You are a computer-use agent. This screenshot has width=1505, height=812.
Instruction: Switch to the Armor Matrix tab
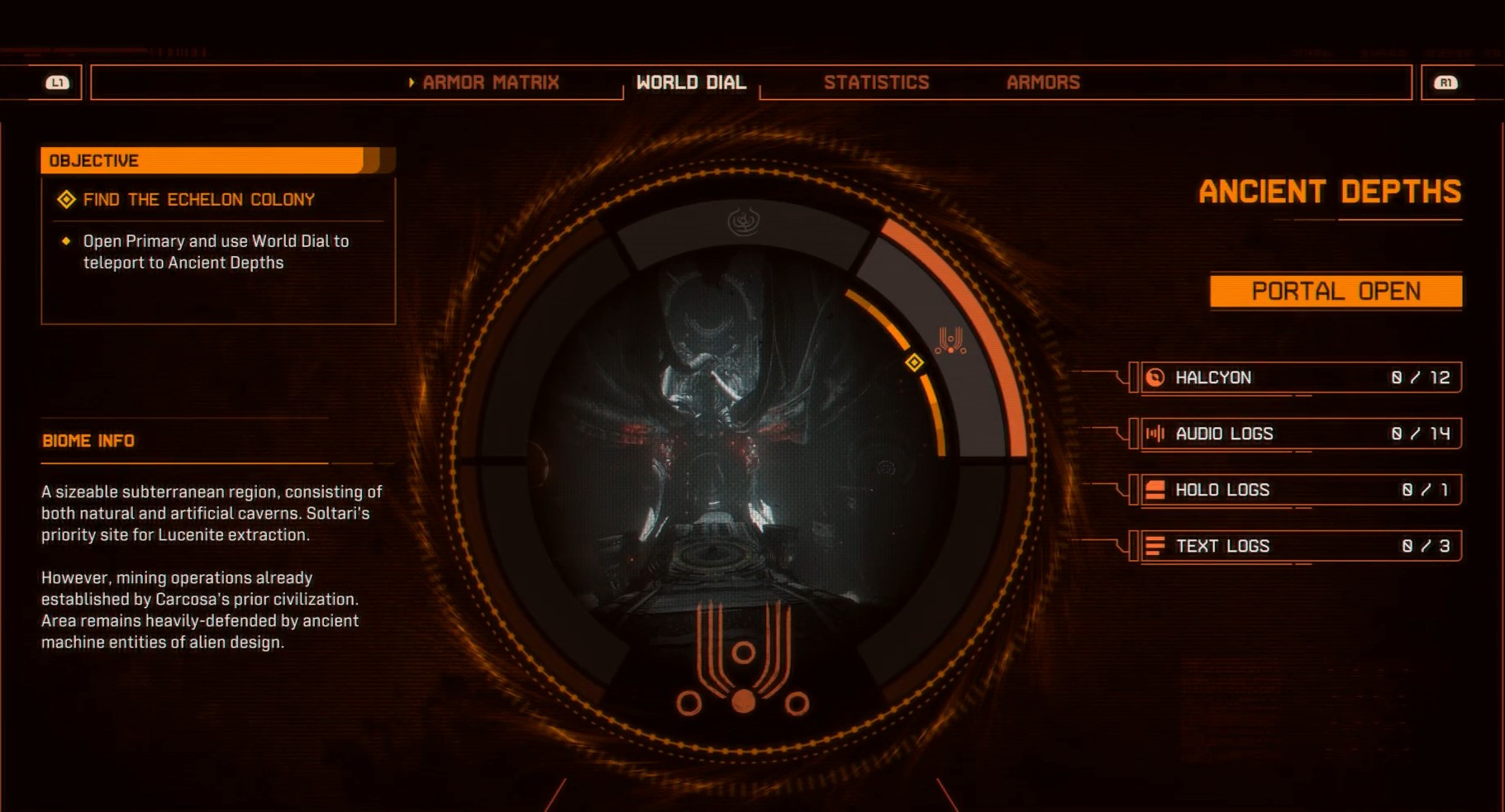[490, 83]
